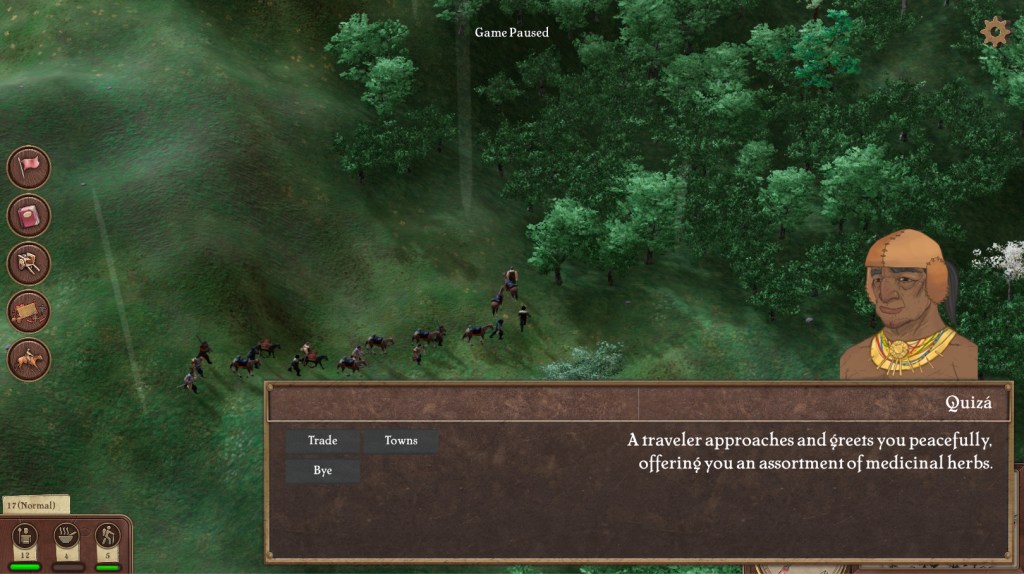
Task: Ask about Towns in the dialogue
Action: [400, 441]
